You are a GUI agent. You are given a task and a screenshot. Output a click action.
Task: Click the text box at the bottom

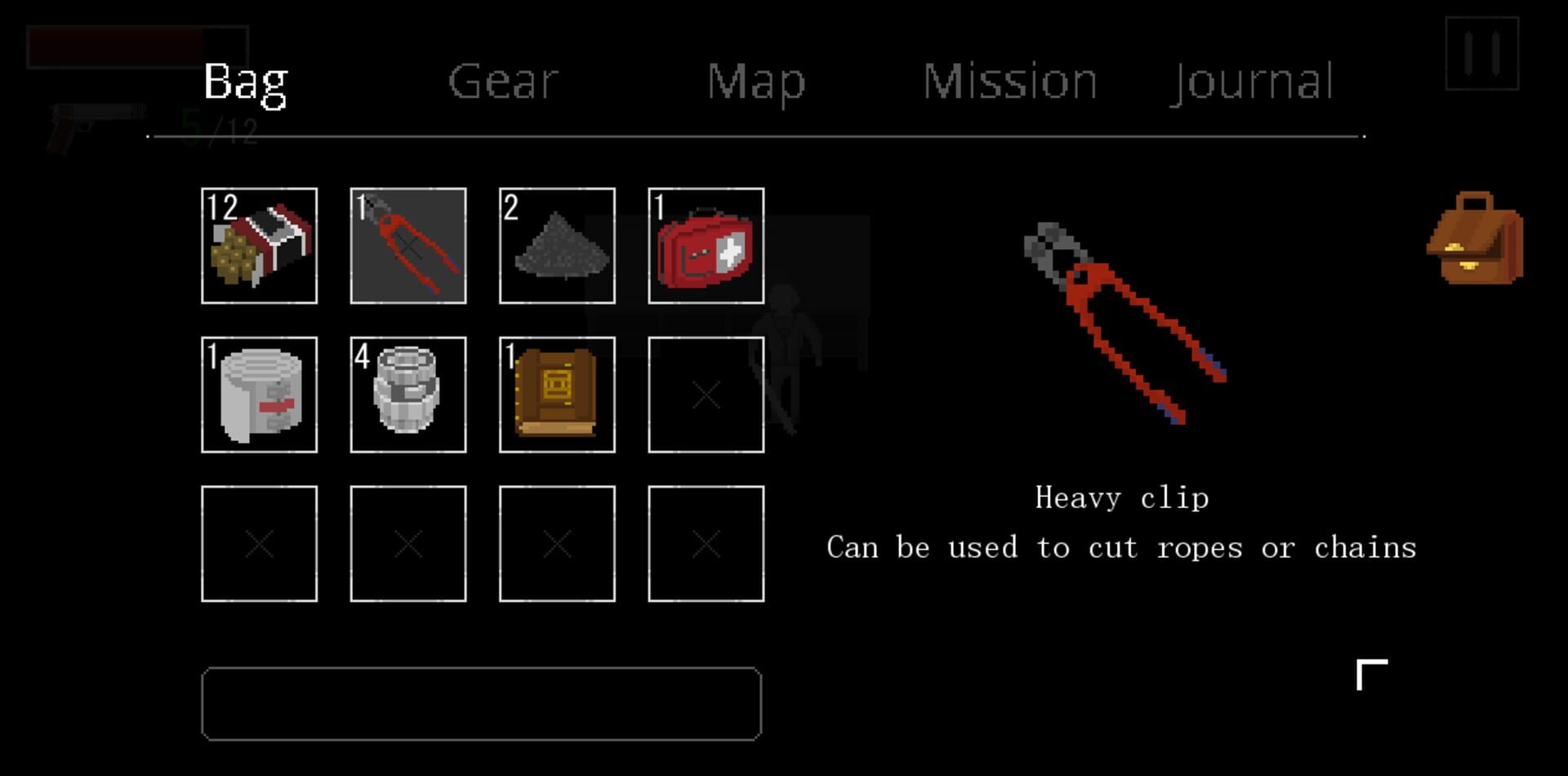482,702
